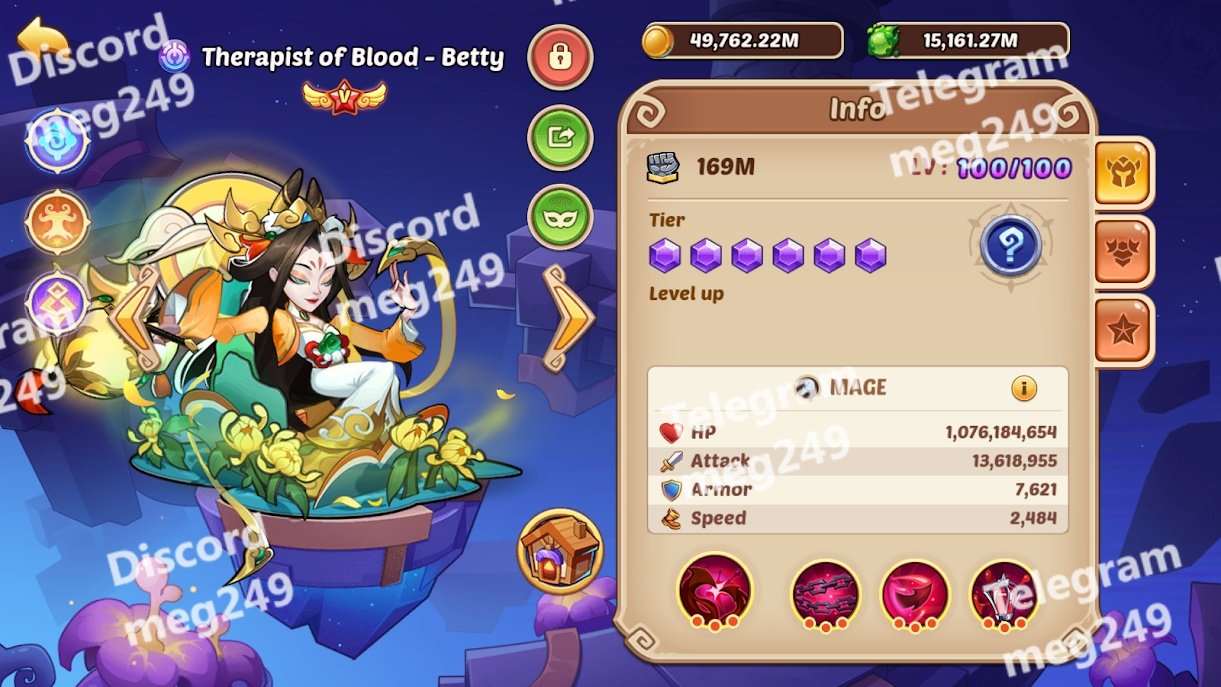Toggle the red padlock lock button
Screen dimensions: 1221x687
point(560,57)
